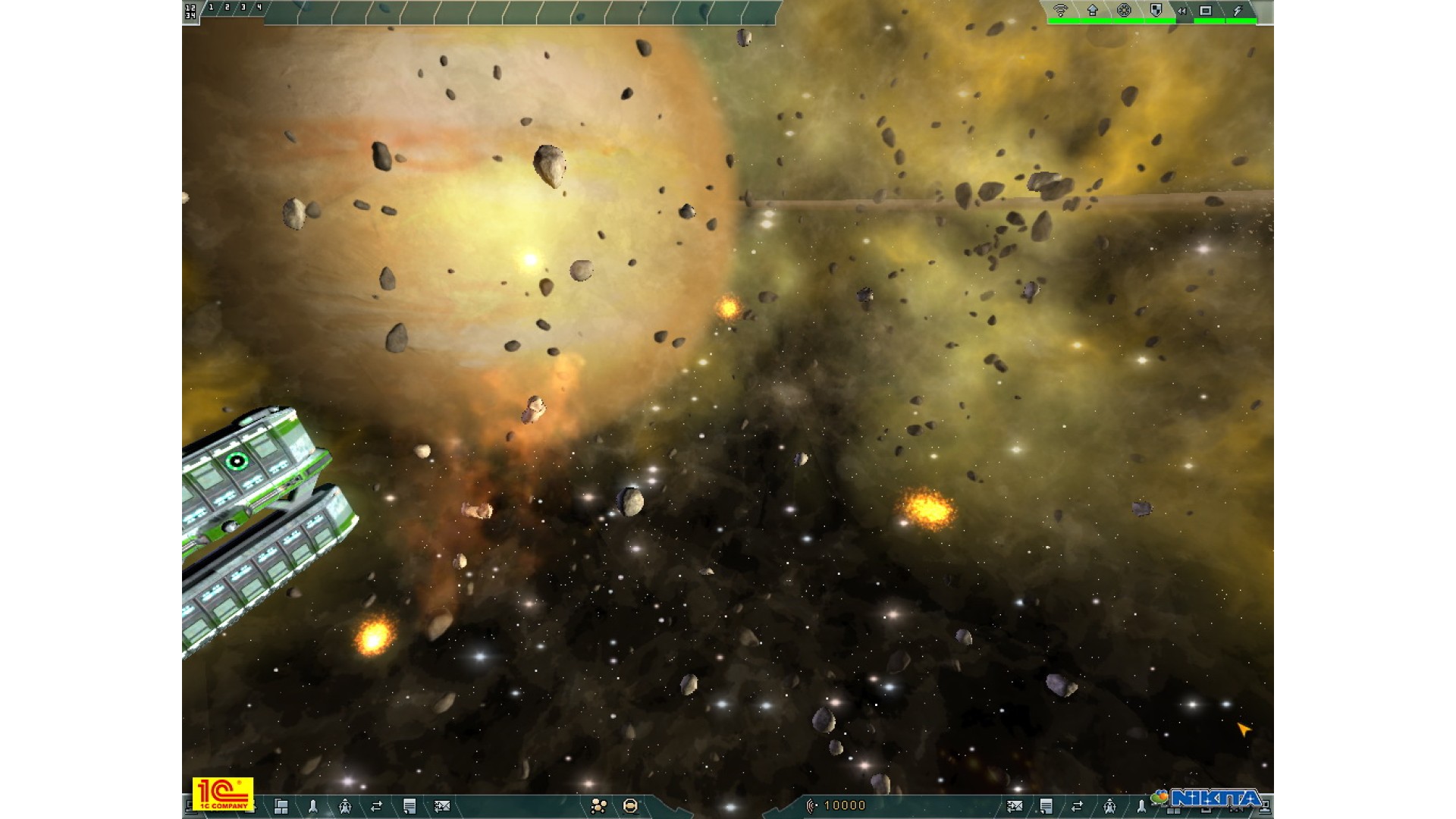The width and height of the screenshot is (1456, 819).
Task: Toggle the shield icon
Action: pyautogui.click(x=1156, y=11)
